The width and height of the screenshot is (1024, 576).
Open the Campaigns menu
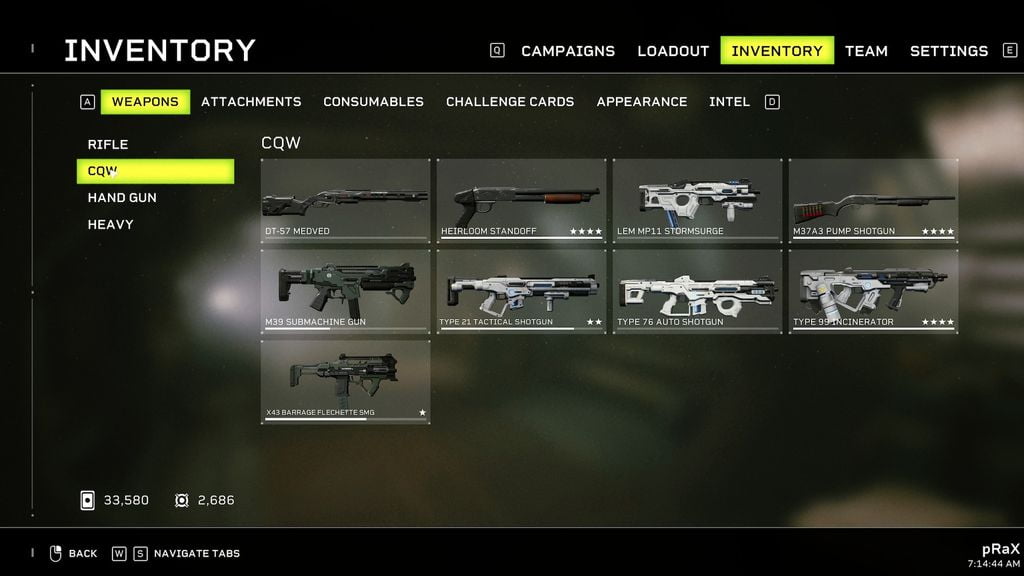coord(567,51)
